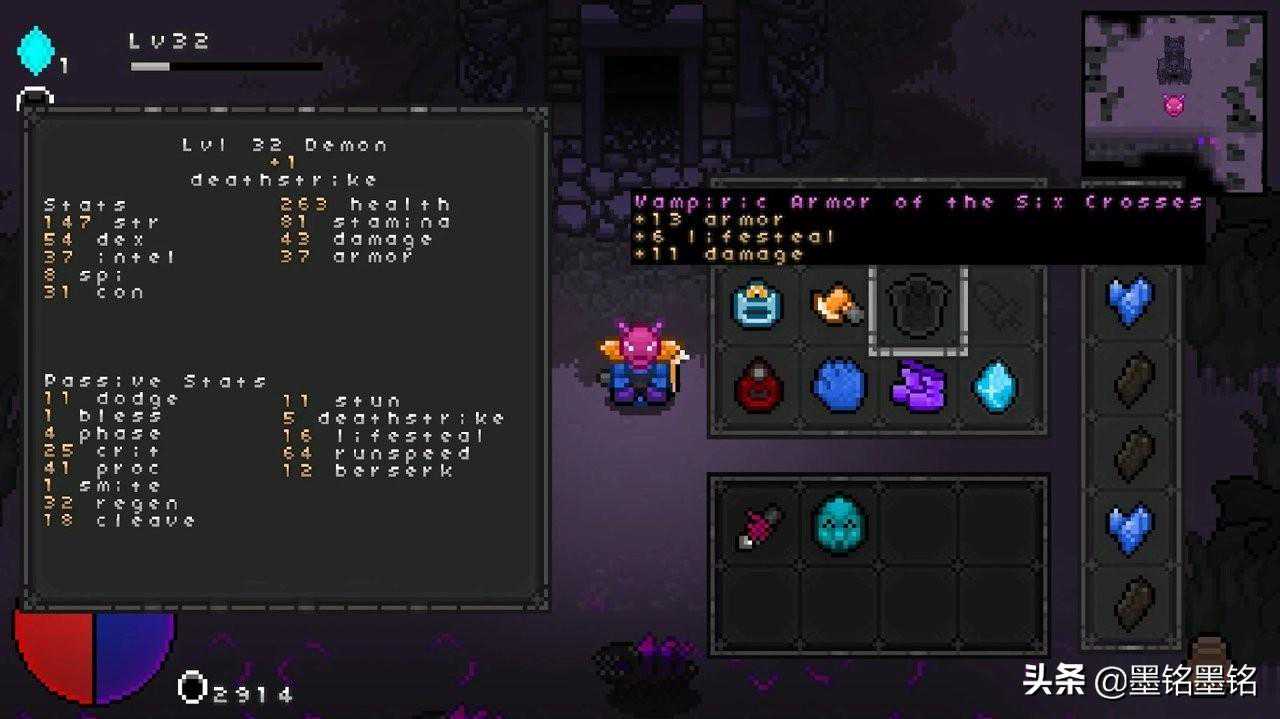Choose the red potion-shaped amulet slot
The height and width of the screenshot is (719, 1280).
click(x=757, y=386)
